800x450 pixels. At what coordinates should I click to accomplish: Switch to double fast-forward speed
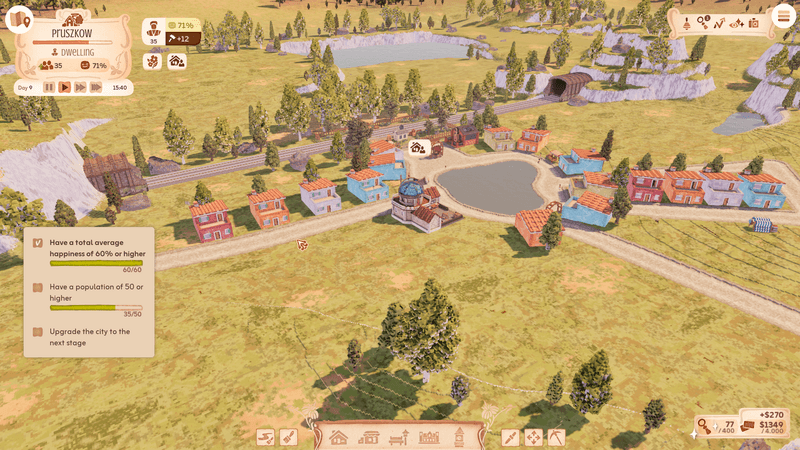coord(80,87)
